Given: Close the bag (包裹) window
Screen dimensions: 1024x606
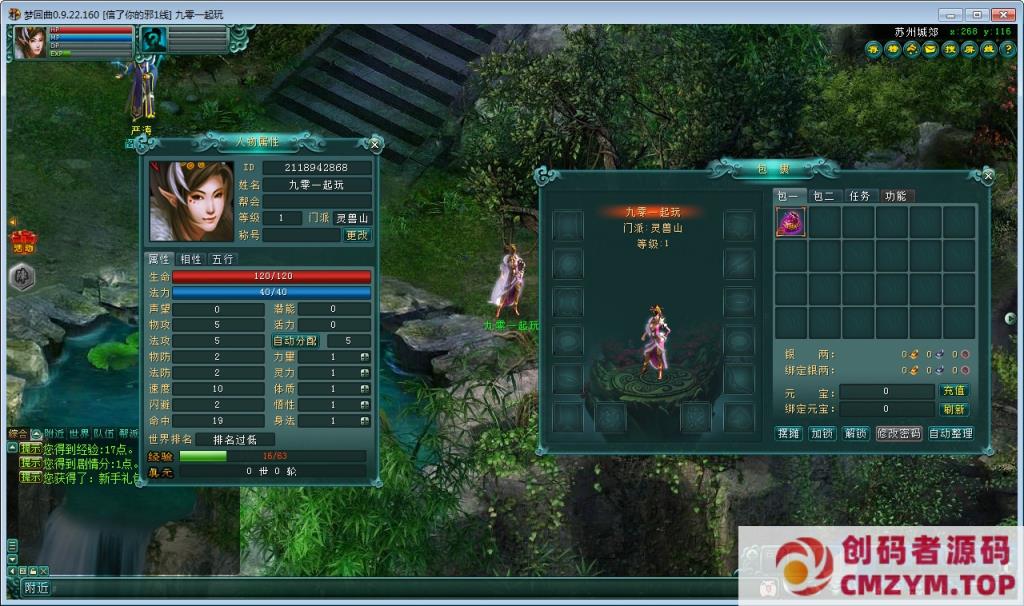Looking at the screenshot, I should (988, 176).
